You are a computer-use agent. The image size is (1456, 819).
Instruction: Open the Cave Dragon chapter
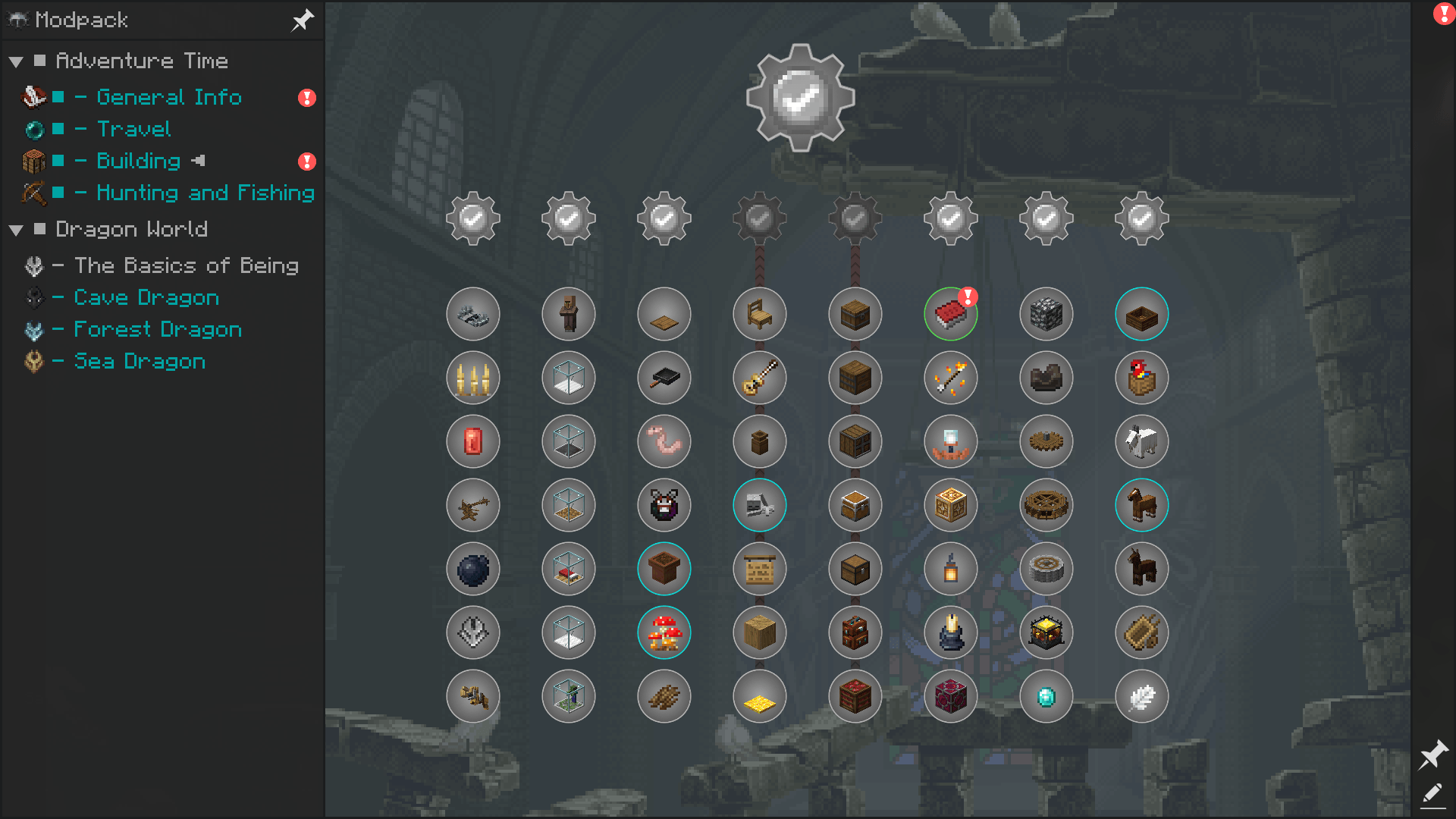point(146,297)
